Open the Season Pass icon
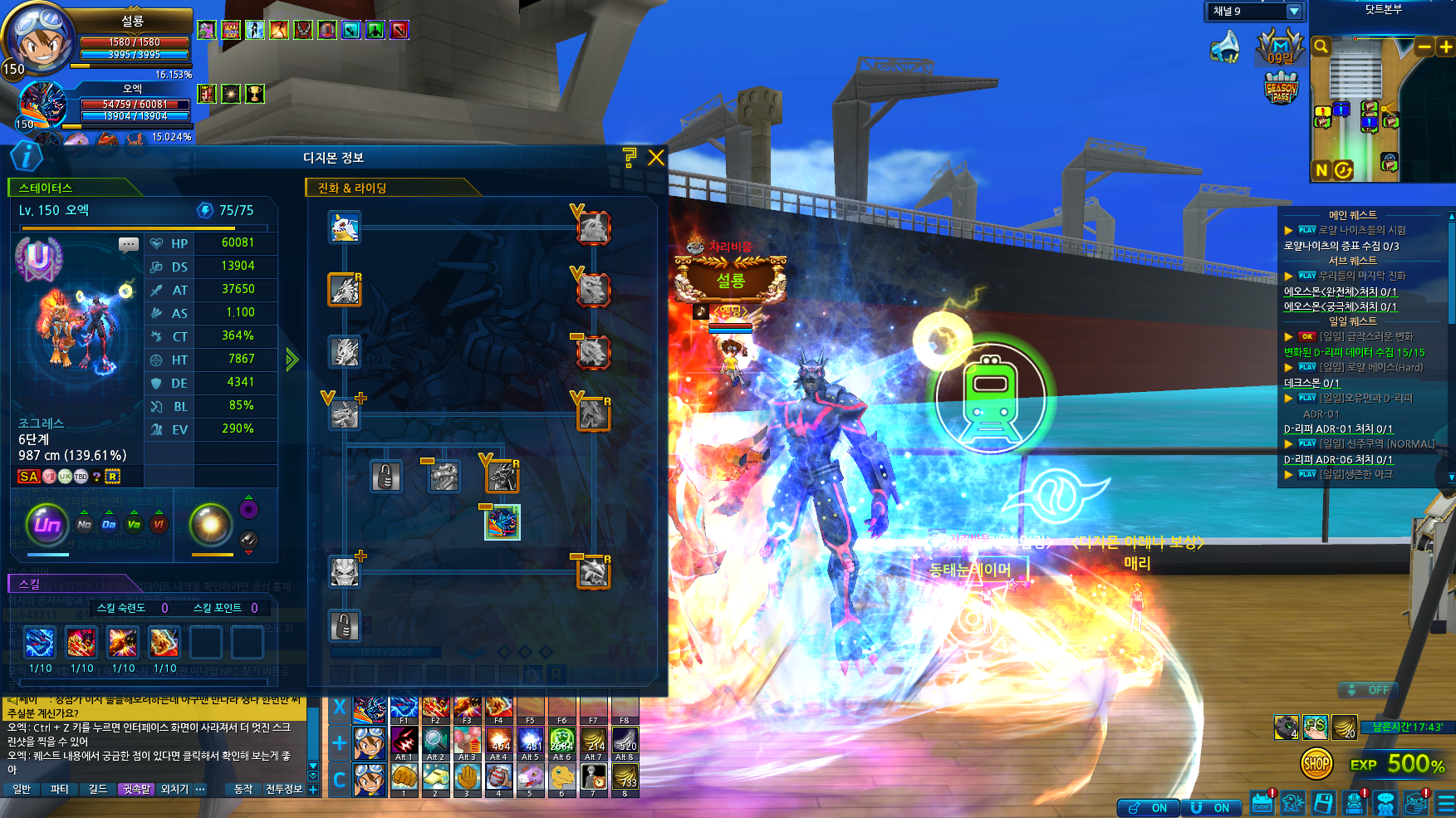 pos(1281,88)
